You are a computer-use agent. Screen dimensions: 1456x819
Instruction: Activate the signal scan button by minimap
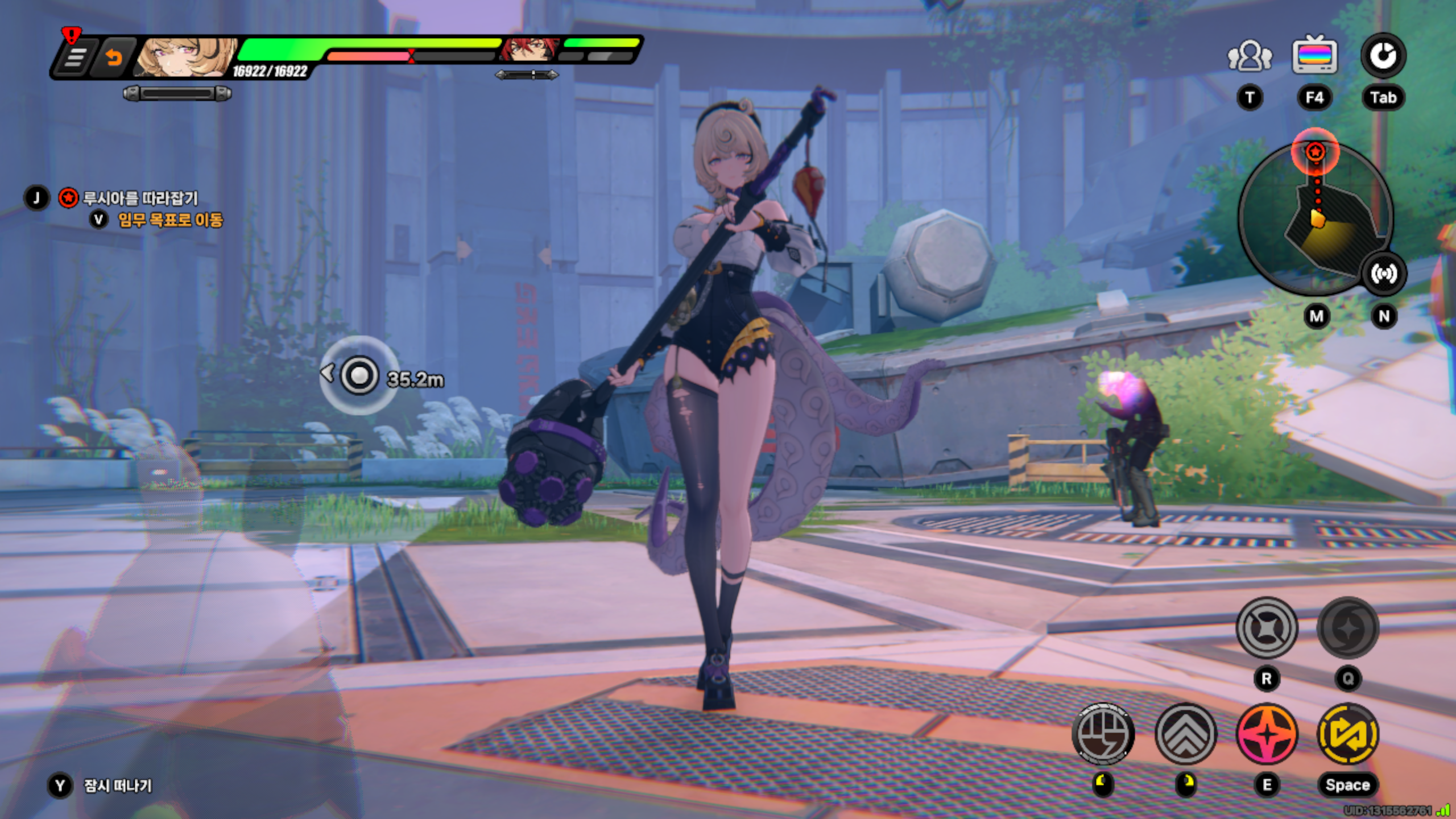1383,274
